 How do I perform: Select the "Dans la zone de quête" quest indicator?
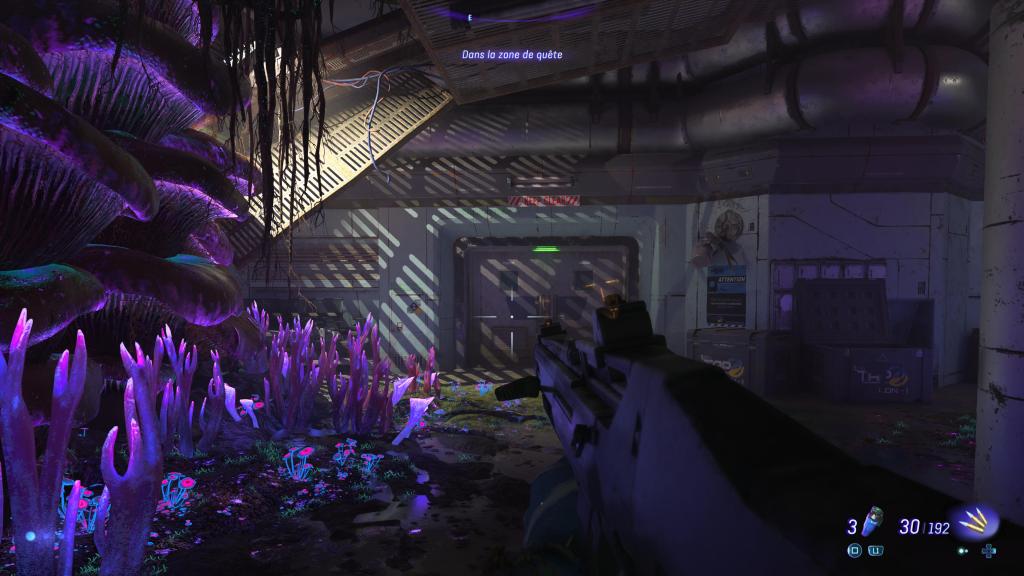(x=511, y=56)
